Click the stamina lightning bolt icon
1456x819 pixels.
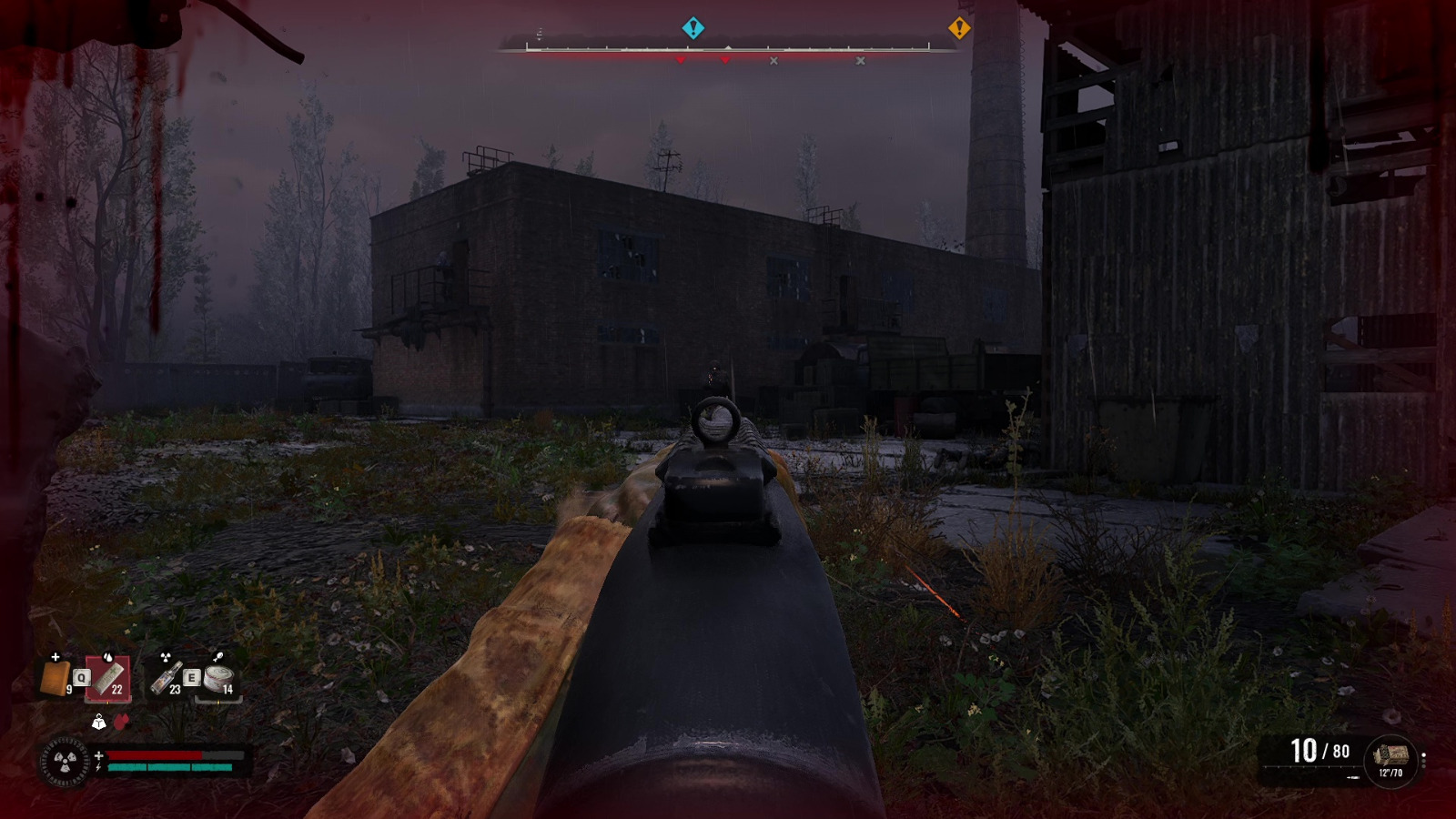(x=98, y=766)
